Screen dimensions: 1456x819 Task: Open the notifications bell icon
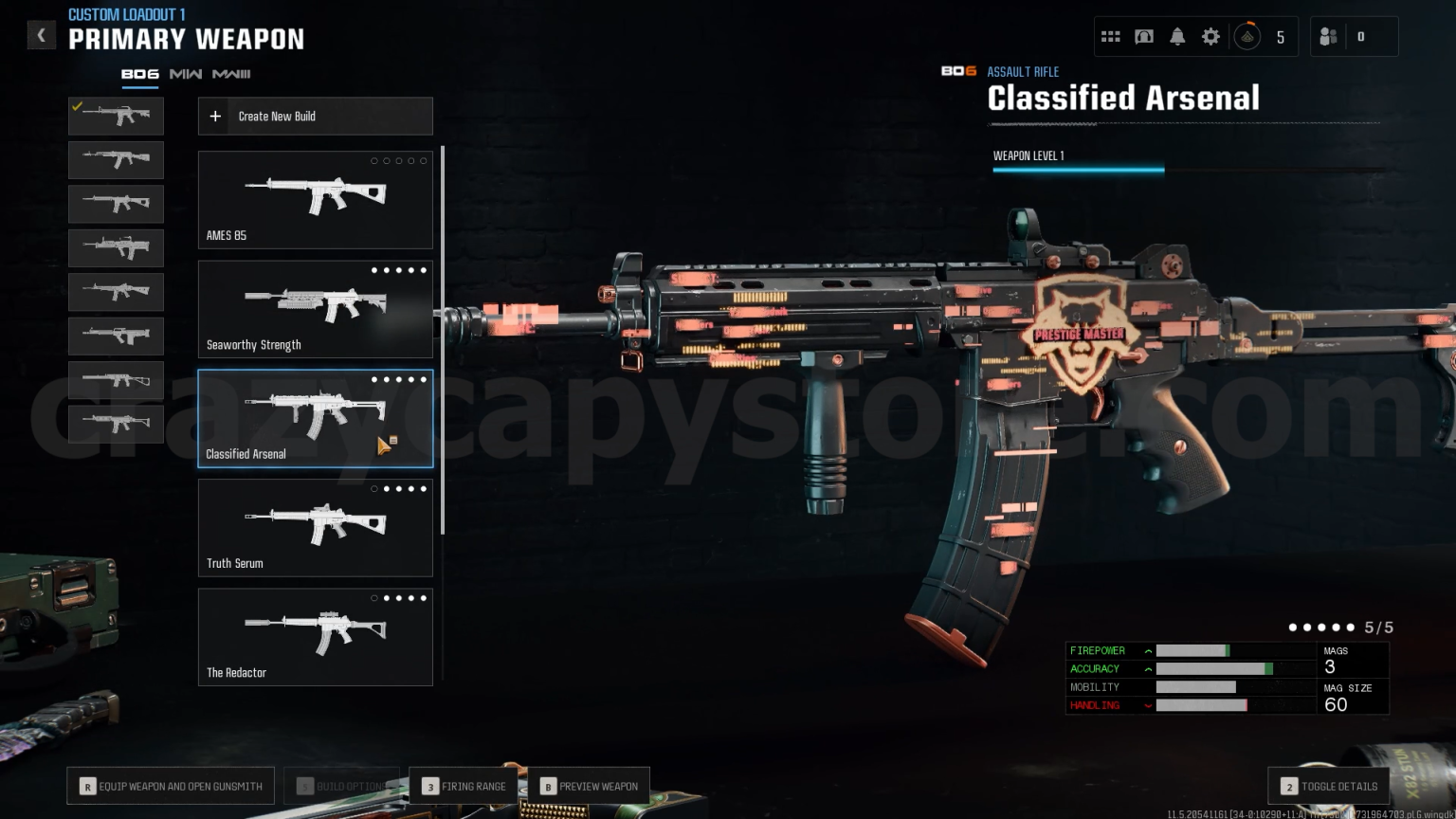click(1177, 35)
